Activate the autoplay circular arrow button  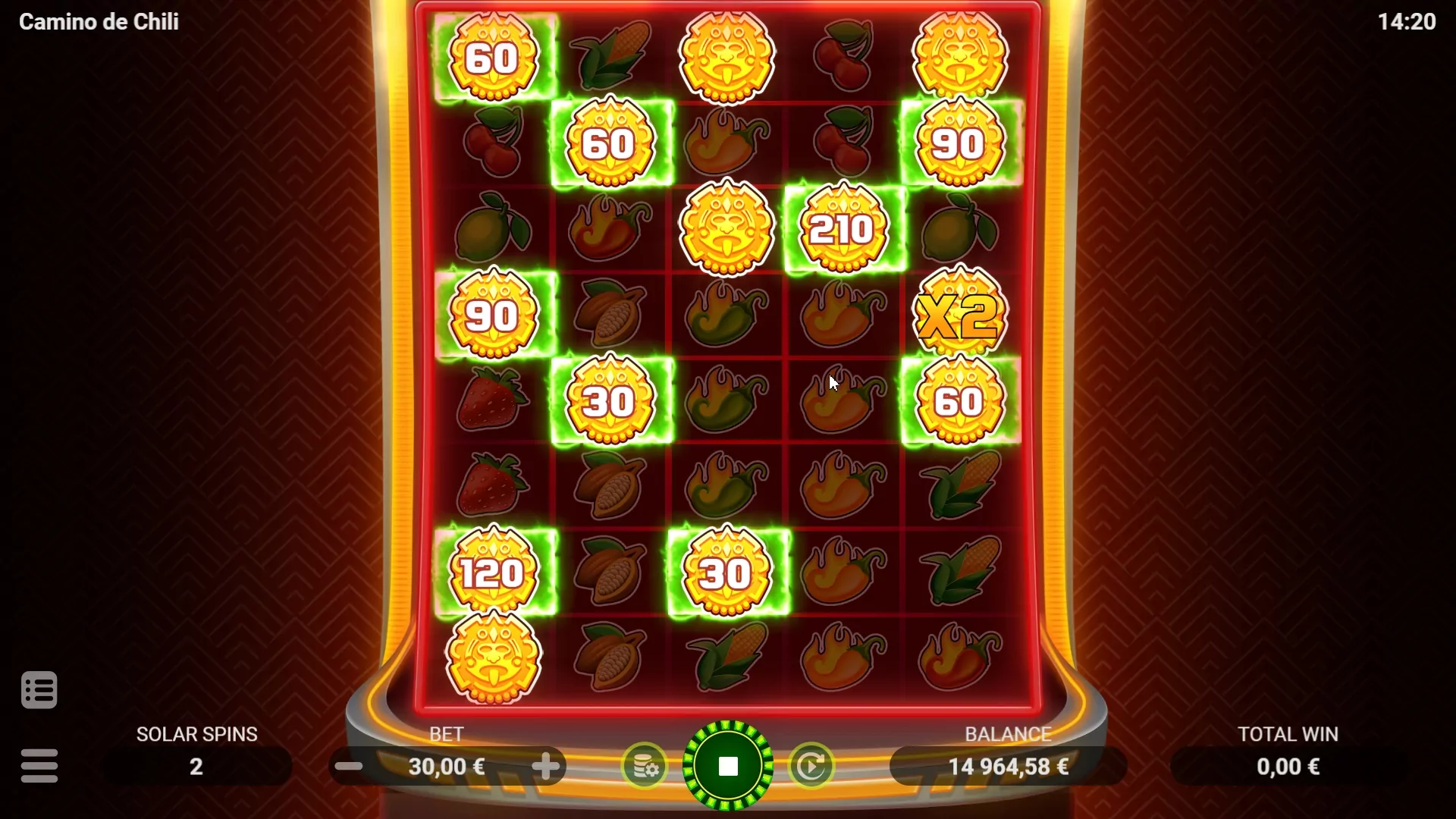pyautogui.click(x=811, y=767)
